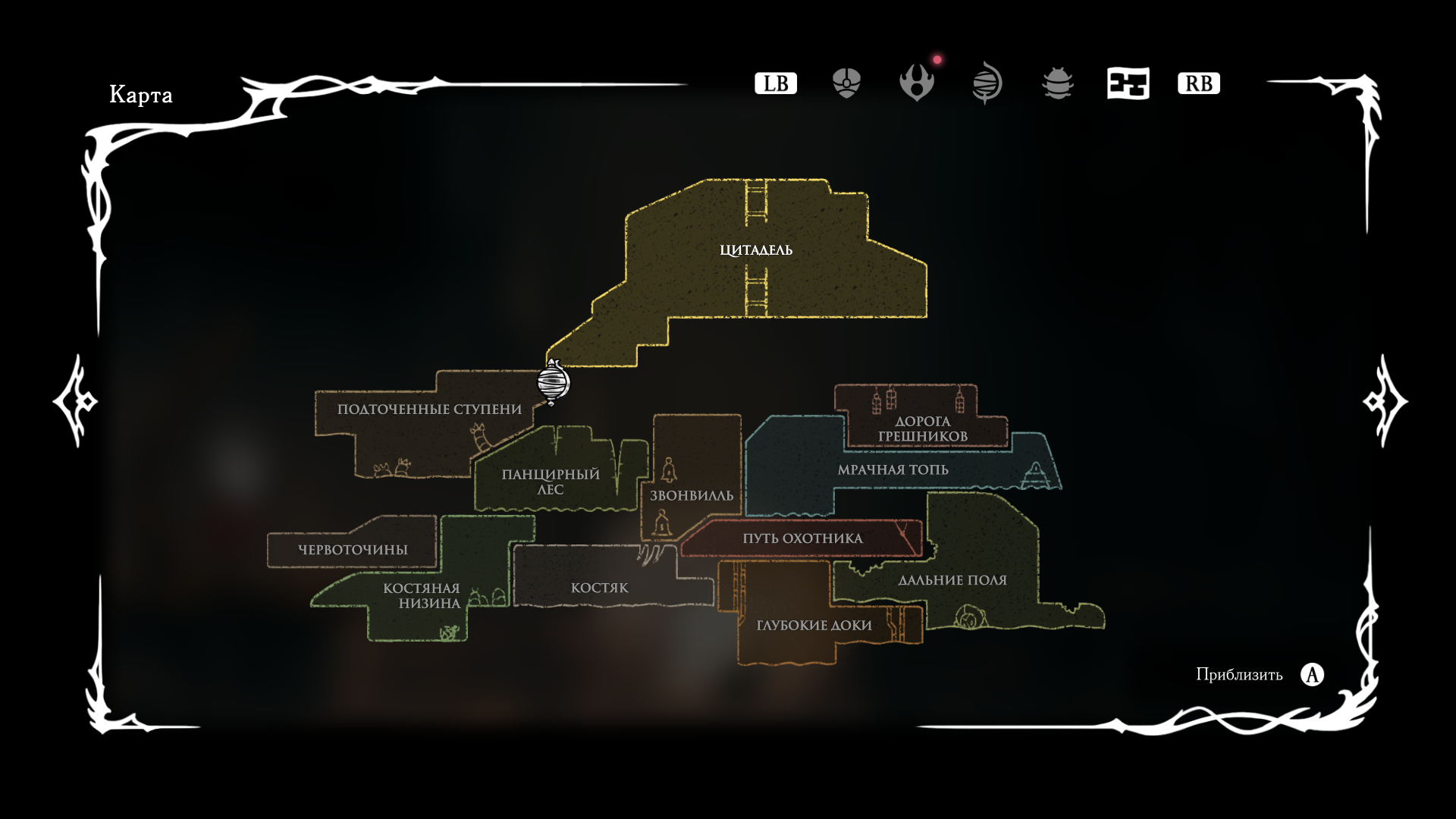This screenshot has height=819, width=1456.
Task: Click the right ornate page arrow
Action: click(1385, 401)
